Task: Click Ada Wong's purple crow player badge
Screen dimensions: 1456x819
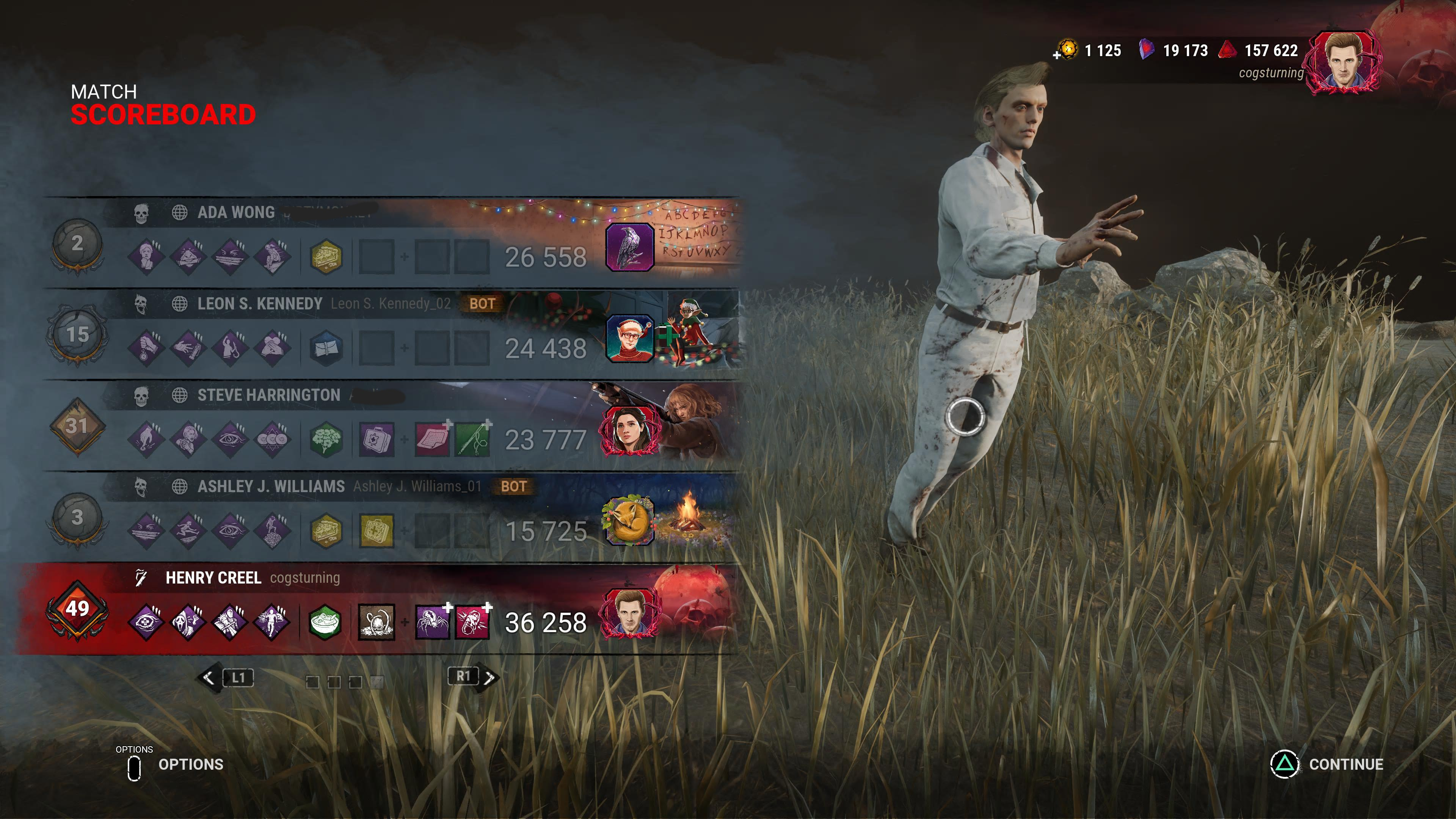Action: (x=629, y=247)
